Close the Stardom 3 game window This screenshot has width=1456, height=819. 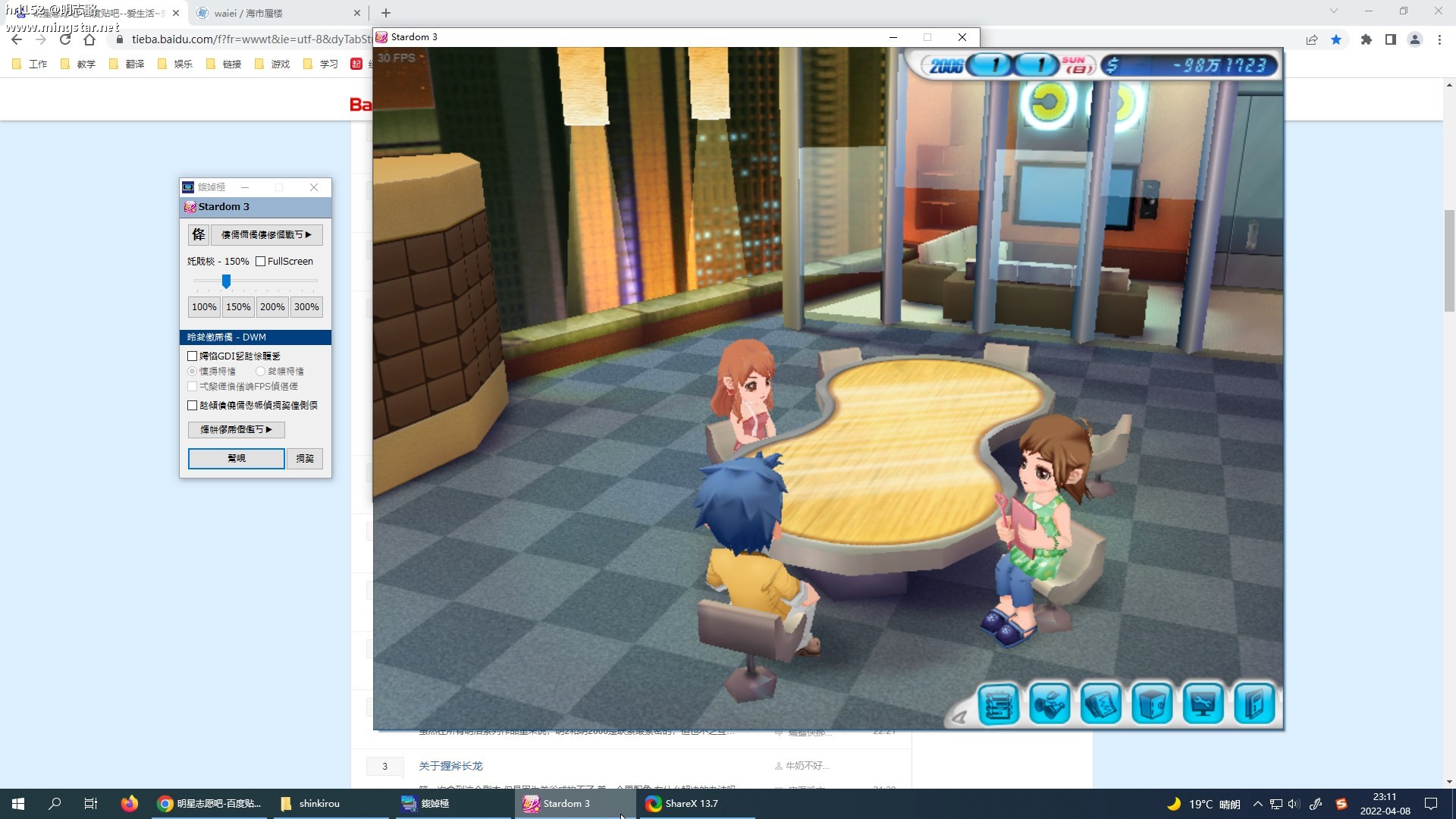962,37
